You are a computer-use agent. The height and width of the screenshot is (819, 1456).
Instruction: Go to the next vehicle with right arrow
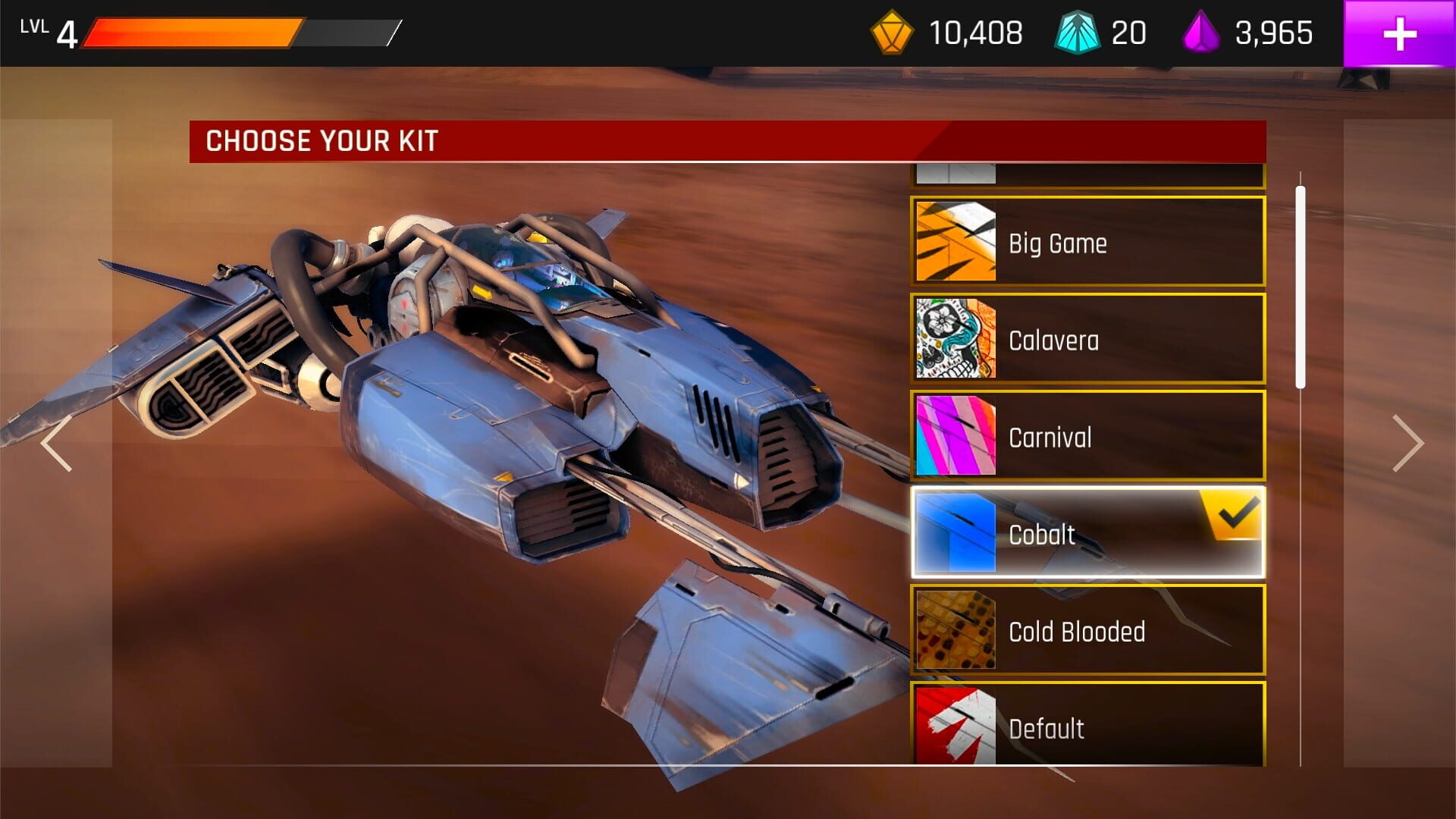(1407, 444)
